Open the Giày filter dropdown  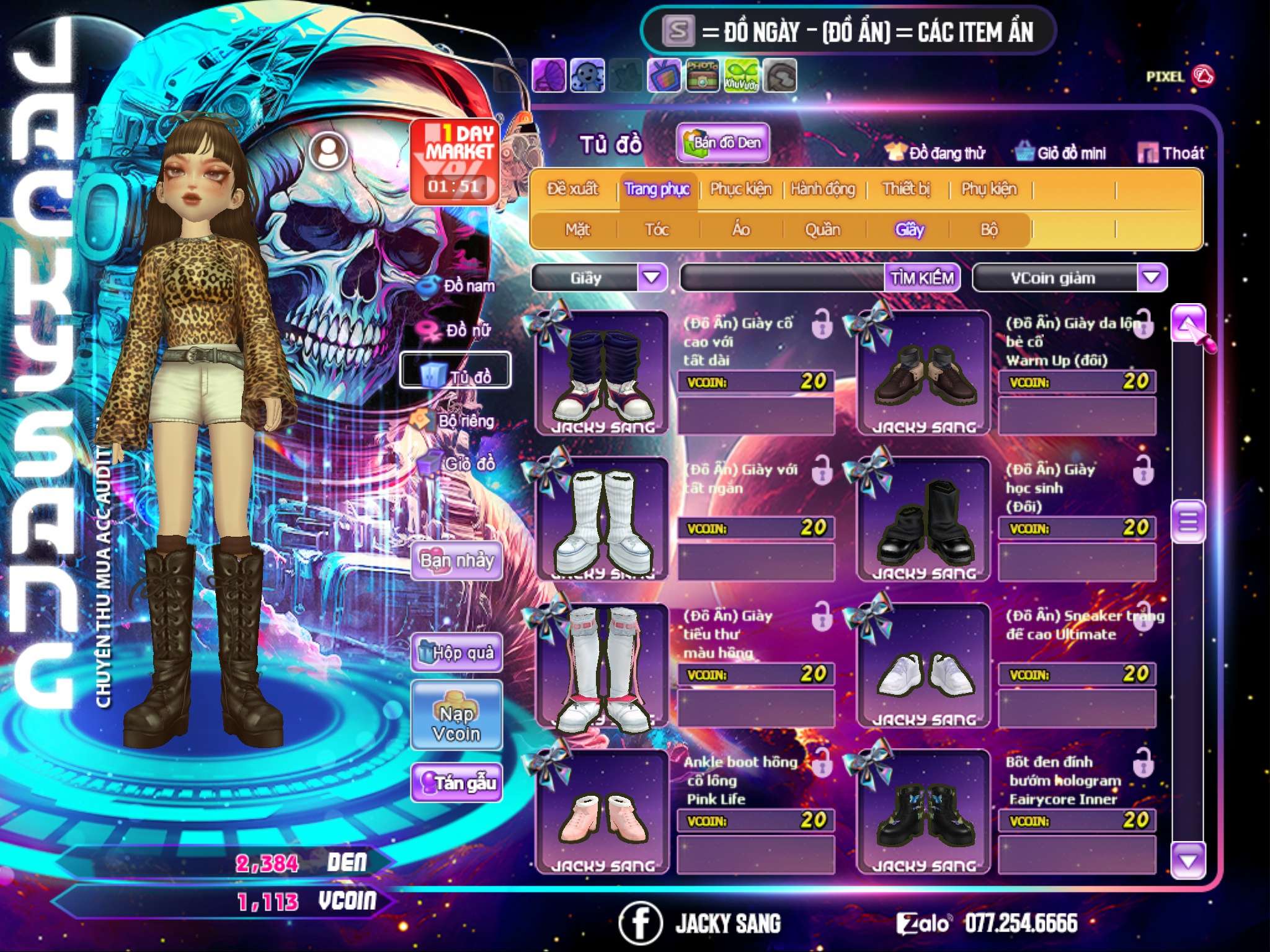tap(652, 278)
